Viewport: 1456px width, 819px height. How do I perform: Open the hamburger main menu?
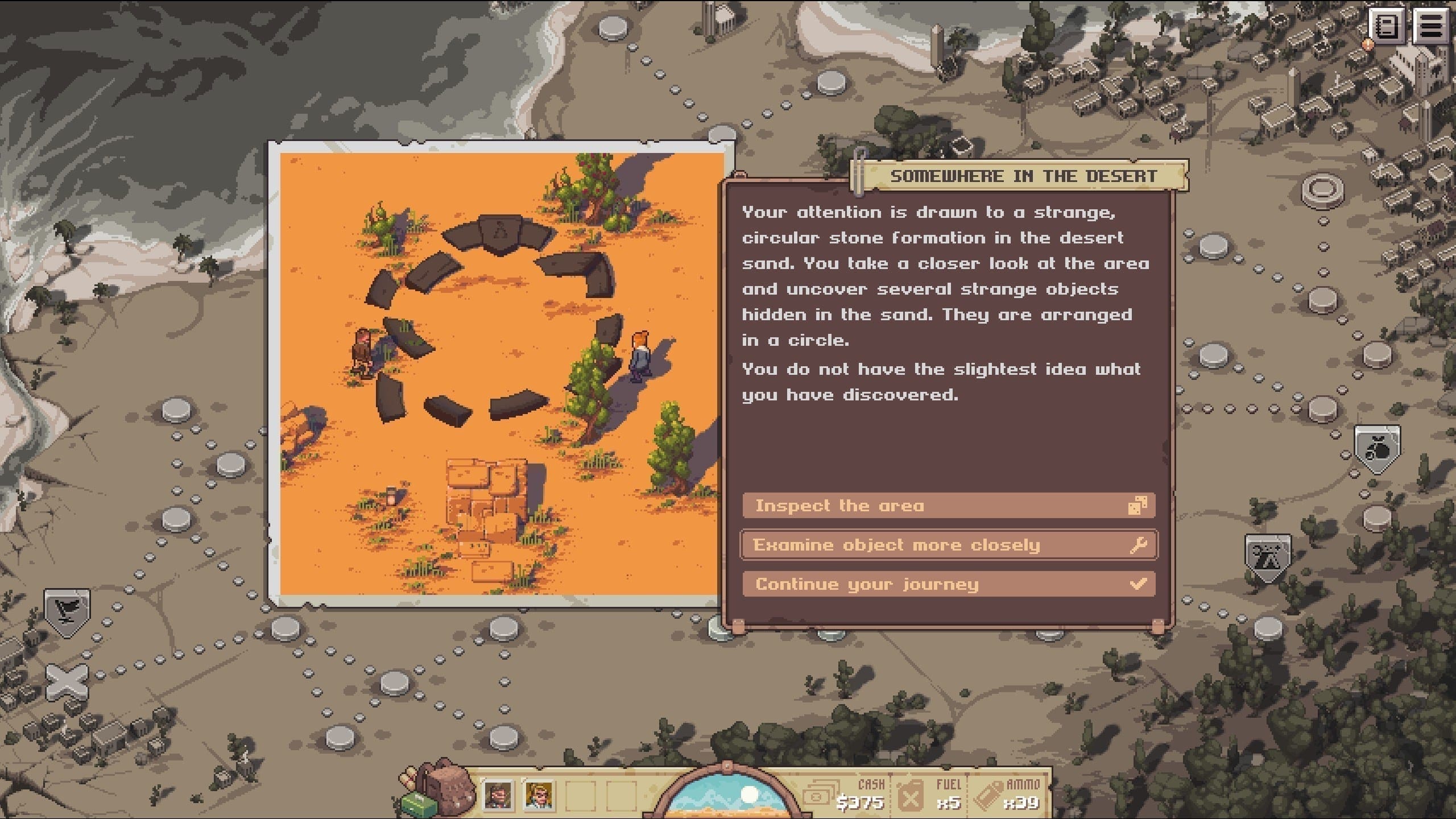1430,26
